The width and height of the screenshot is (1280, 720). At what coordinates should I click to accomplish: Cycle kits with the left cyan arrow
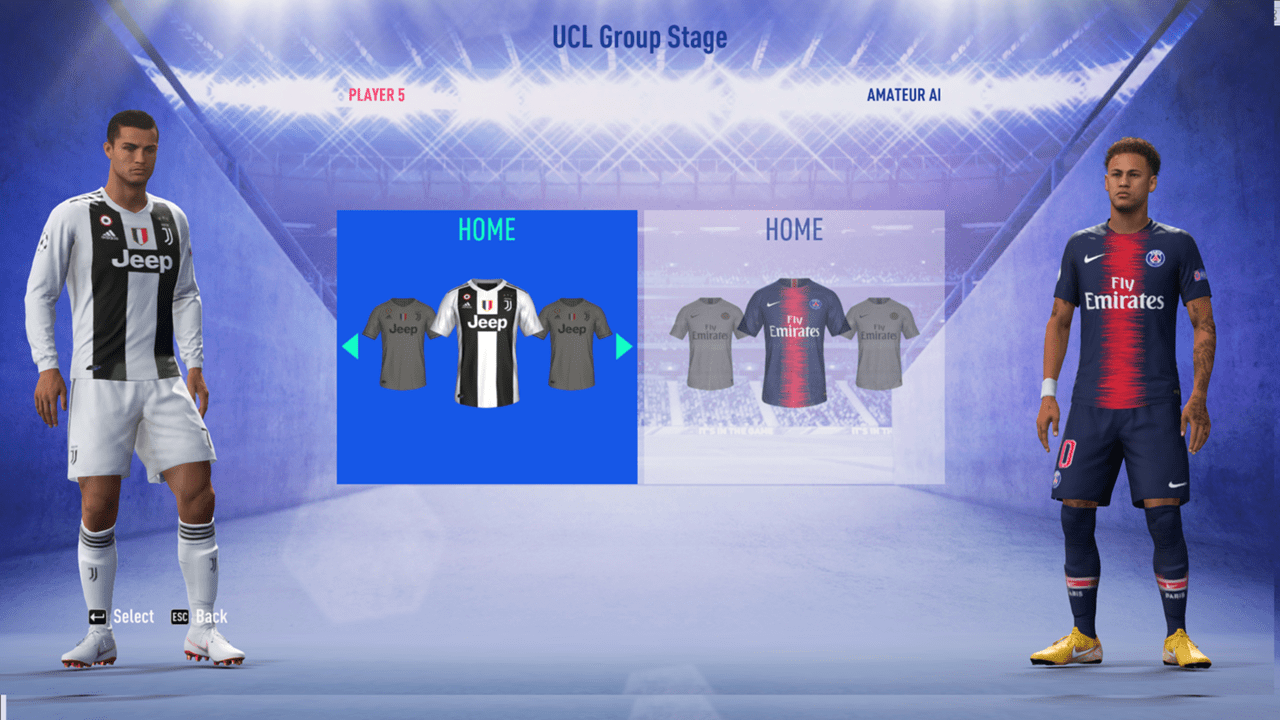(x=351, y=347)
